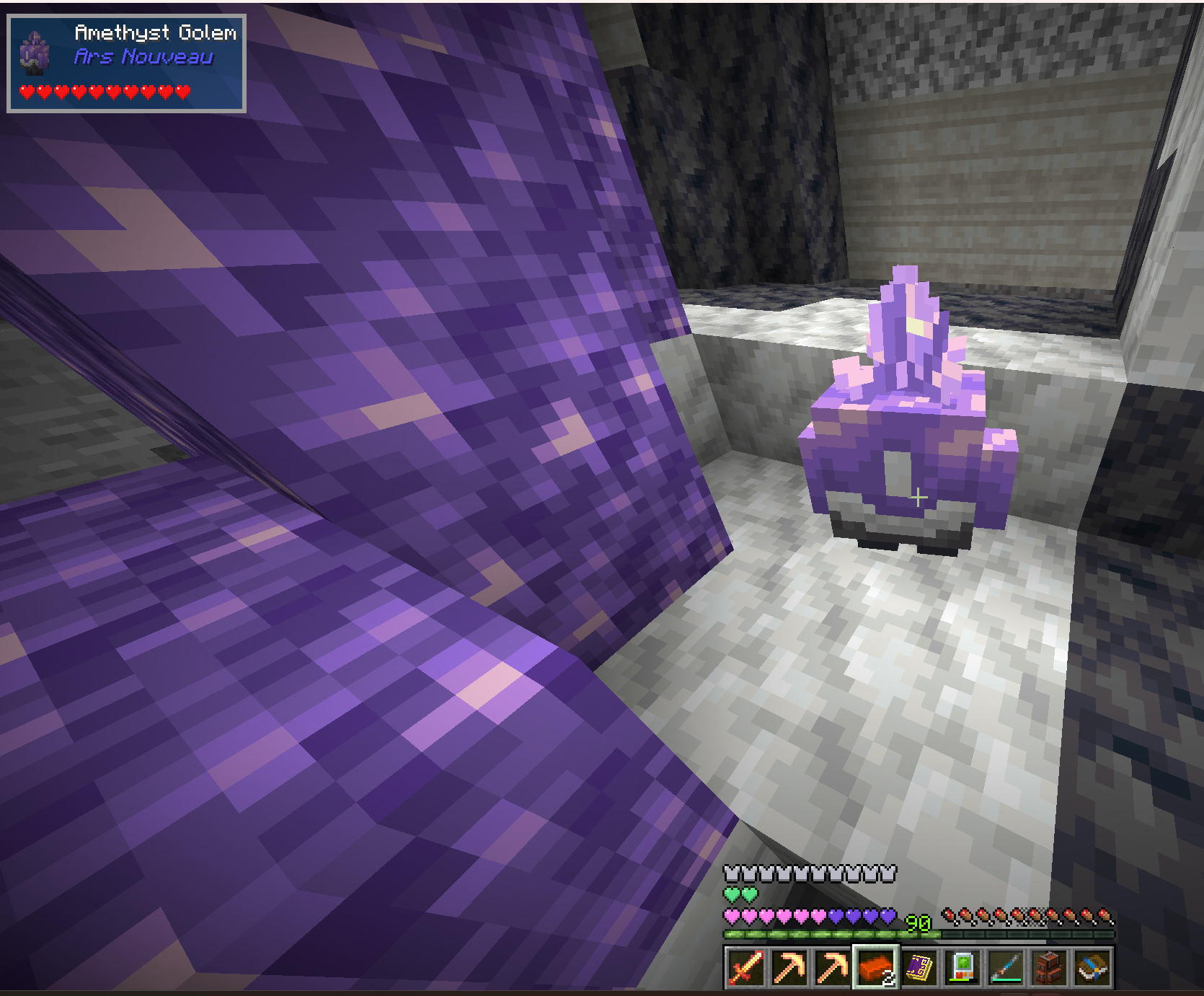Click the Amethyst Golem portrait in the tooltip
Viewport: 1204px width, 996px height.
tap(35, 55)
